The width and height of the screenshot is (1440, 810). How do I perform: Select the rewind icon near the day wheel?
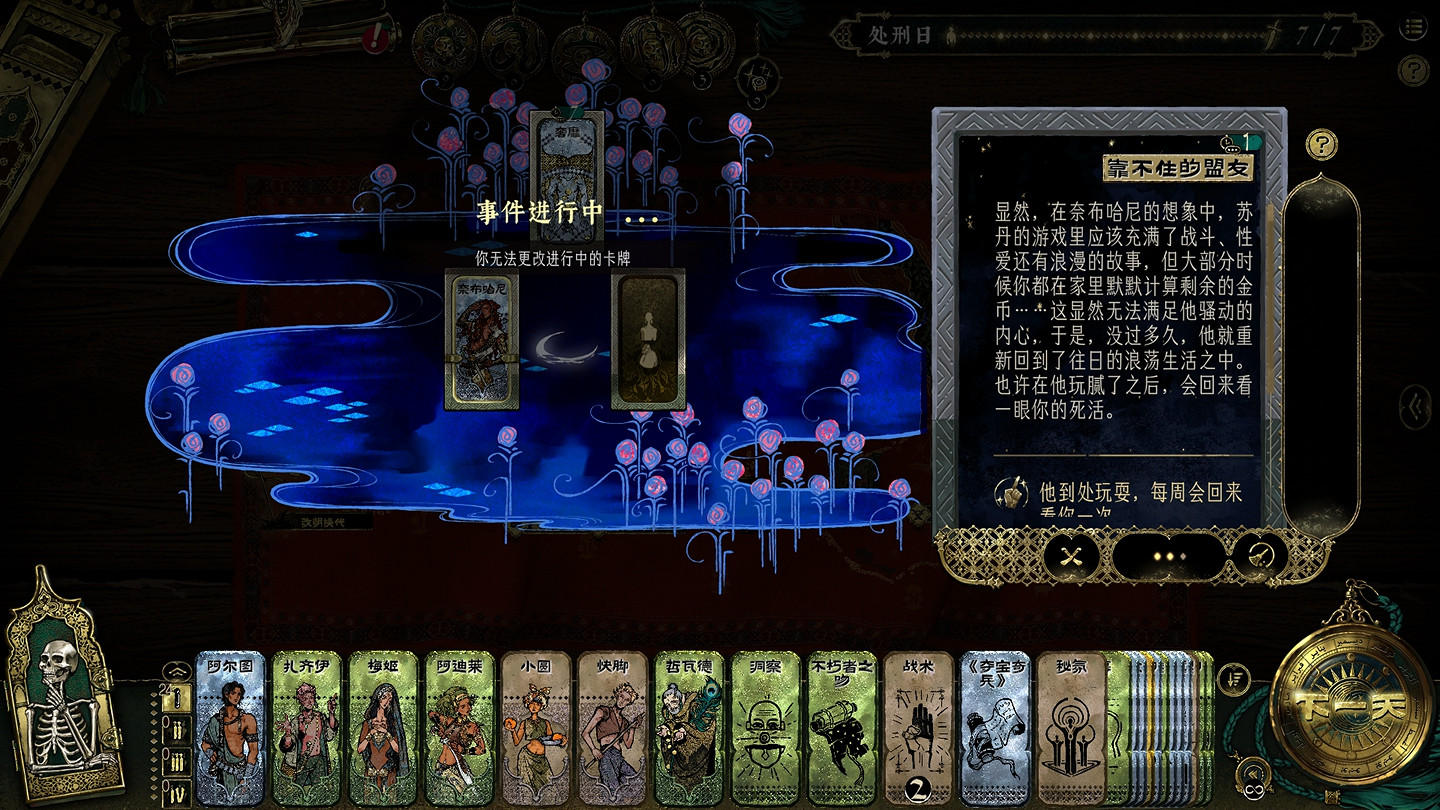pos(1254,772)
